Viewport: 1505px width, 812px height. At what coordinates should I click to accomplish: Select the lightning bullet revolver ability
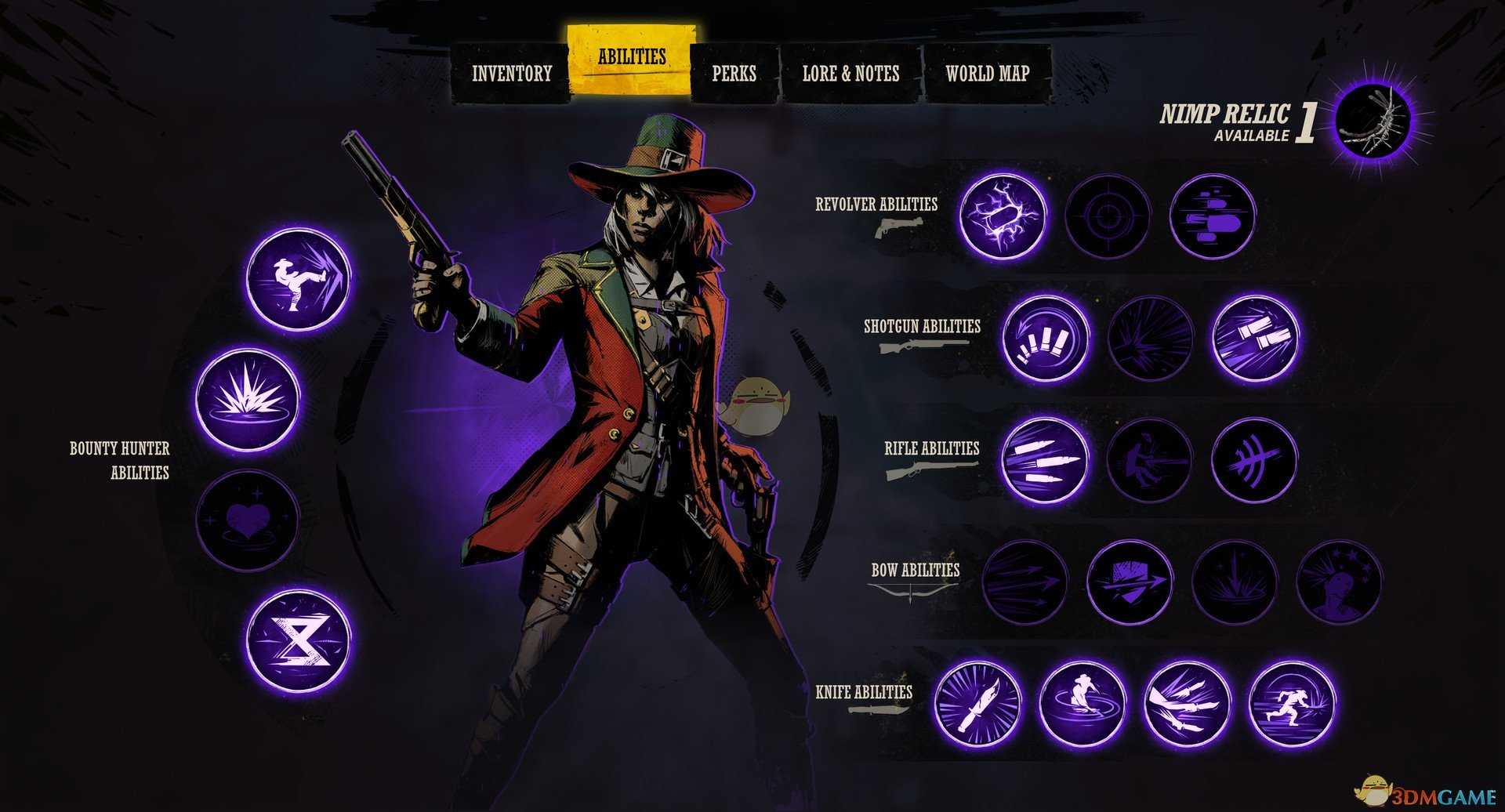(1003, 216)
